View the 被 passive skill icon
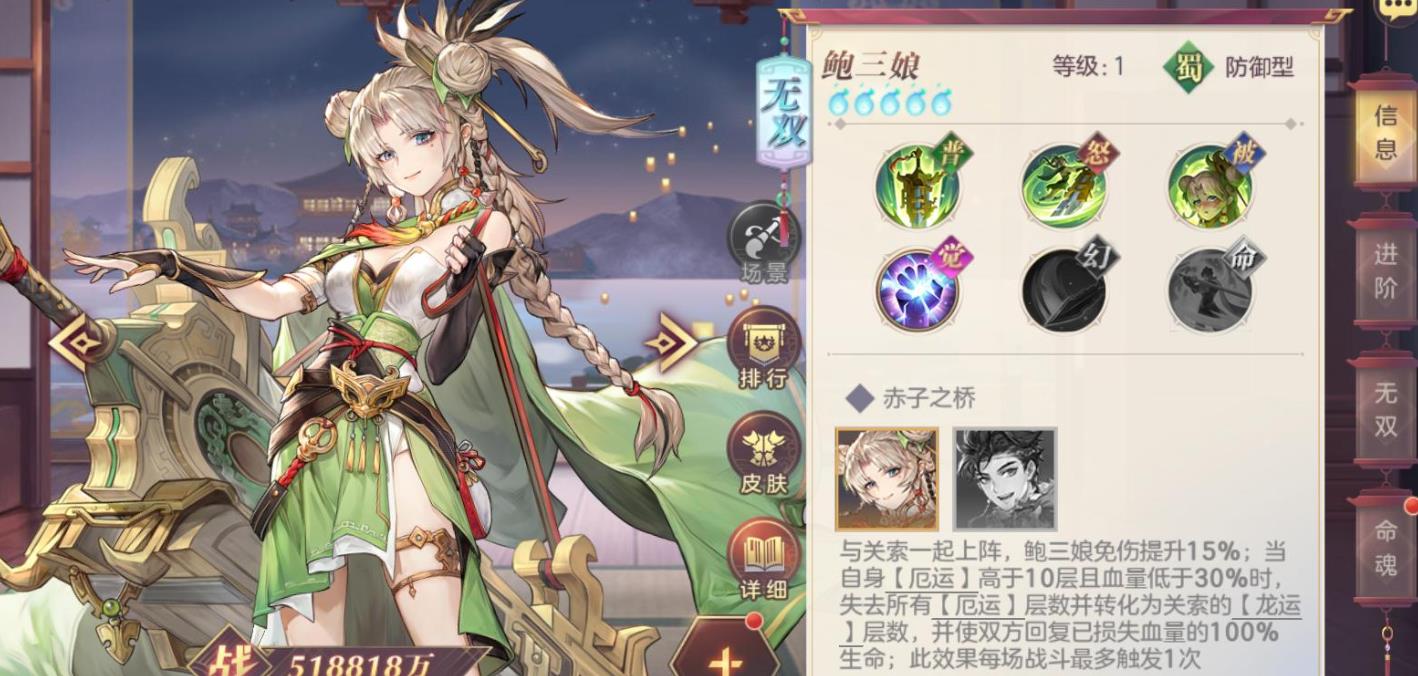The image size is (1418, 676). tap(1210, 185)
